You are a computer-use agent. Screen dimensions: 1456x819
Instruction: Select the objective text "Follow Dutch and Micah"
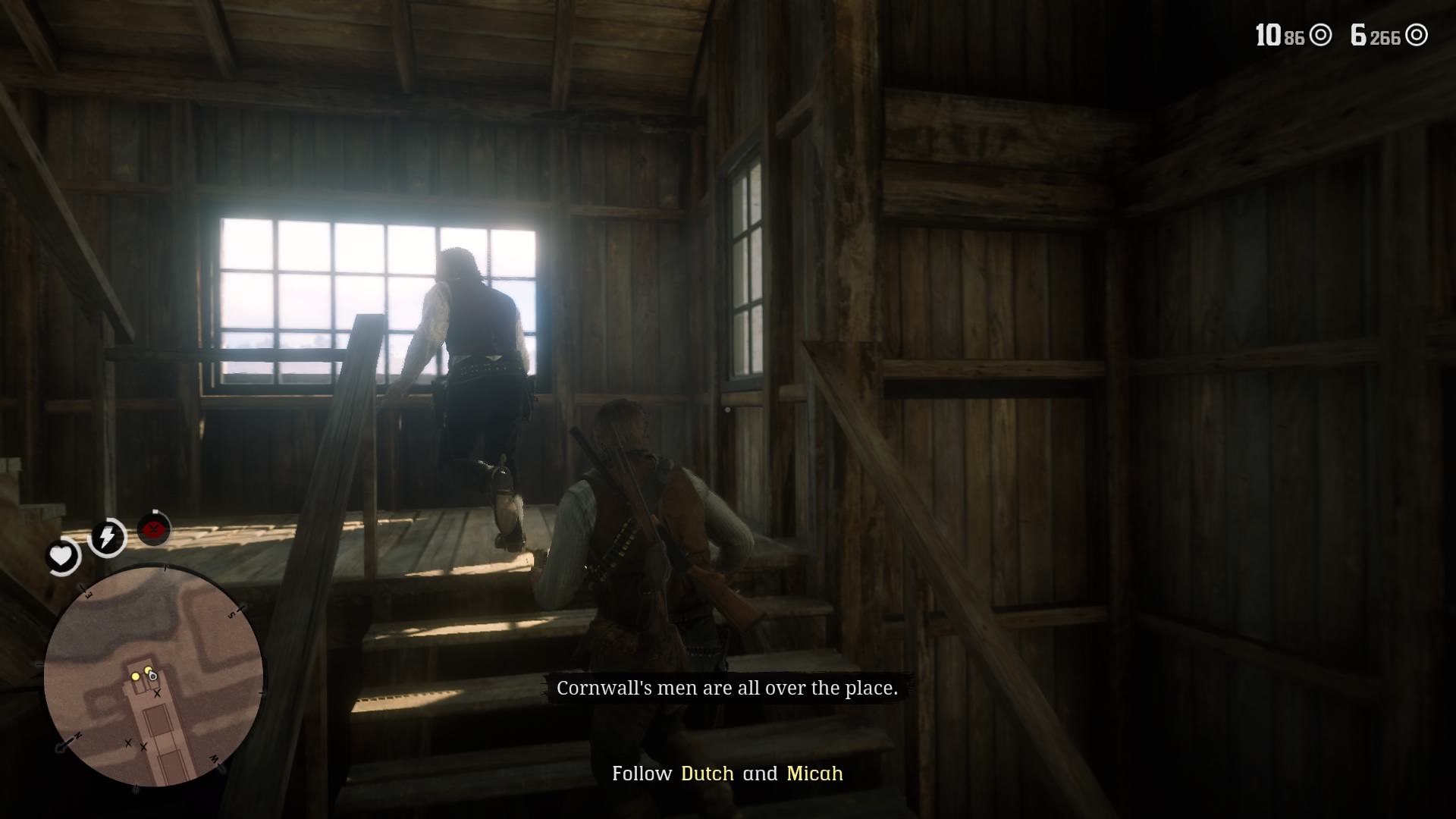(x=728, y=774)
